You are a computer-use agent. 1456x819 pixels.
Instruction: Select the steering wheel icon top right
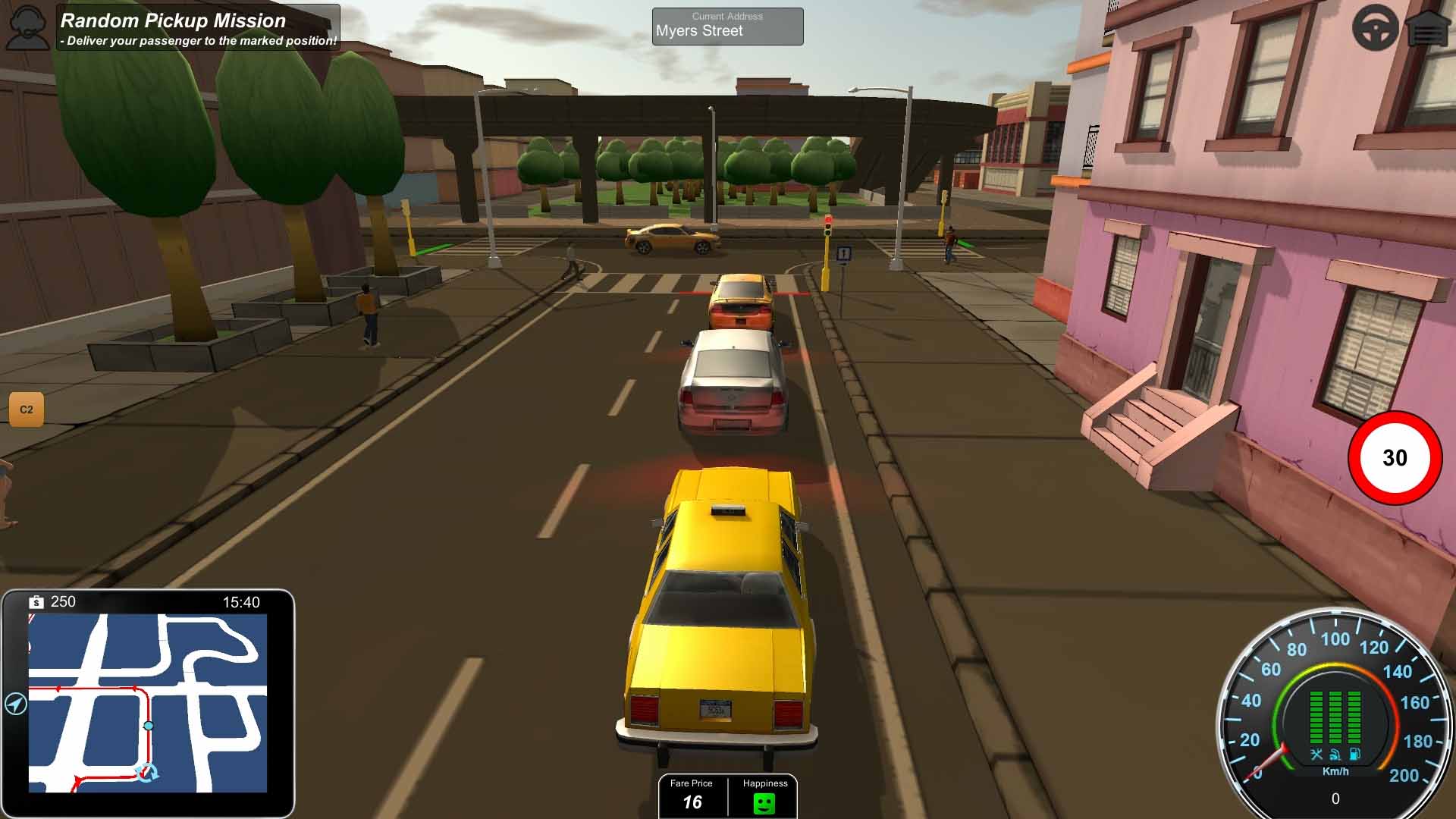tap(1377, 27)
